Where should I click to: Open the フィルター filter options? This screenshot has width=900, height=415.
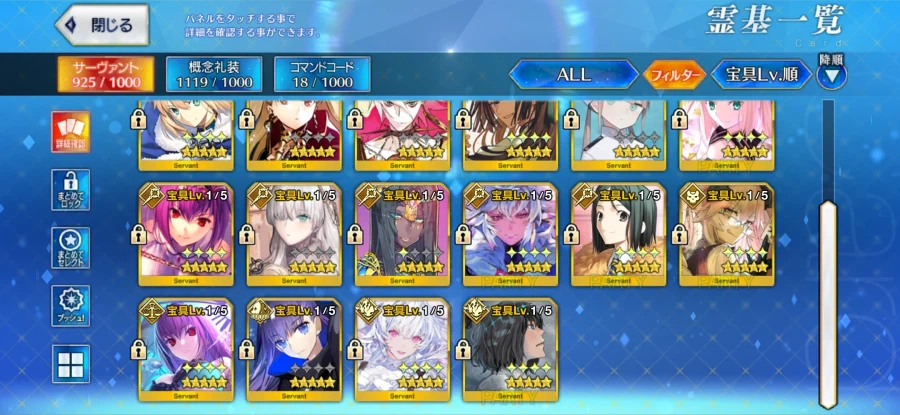[673, 74]
